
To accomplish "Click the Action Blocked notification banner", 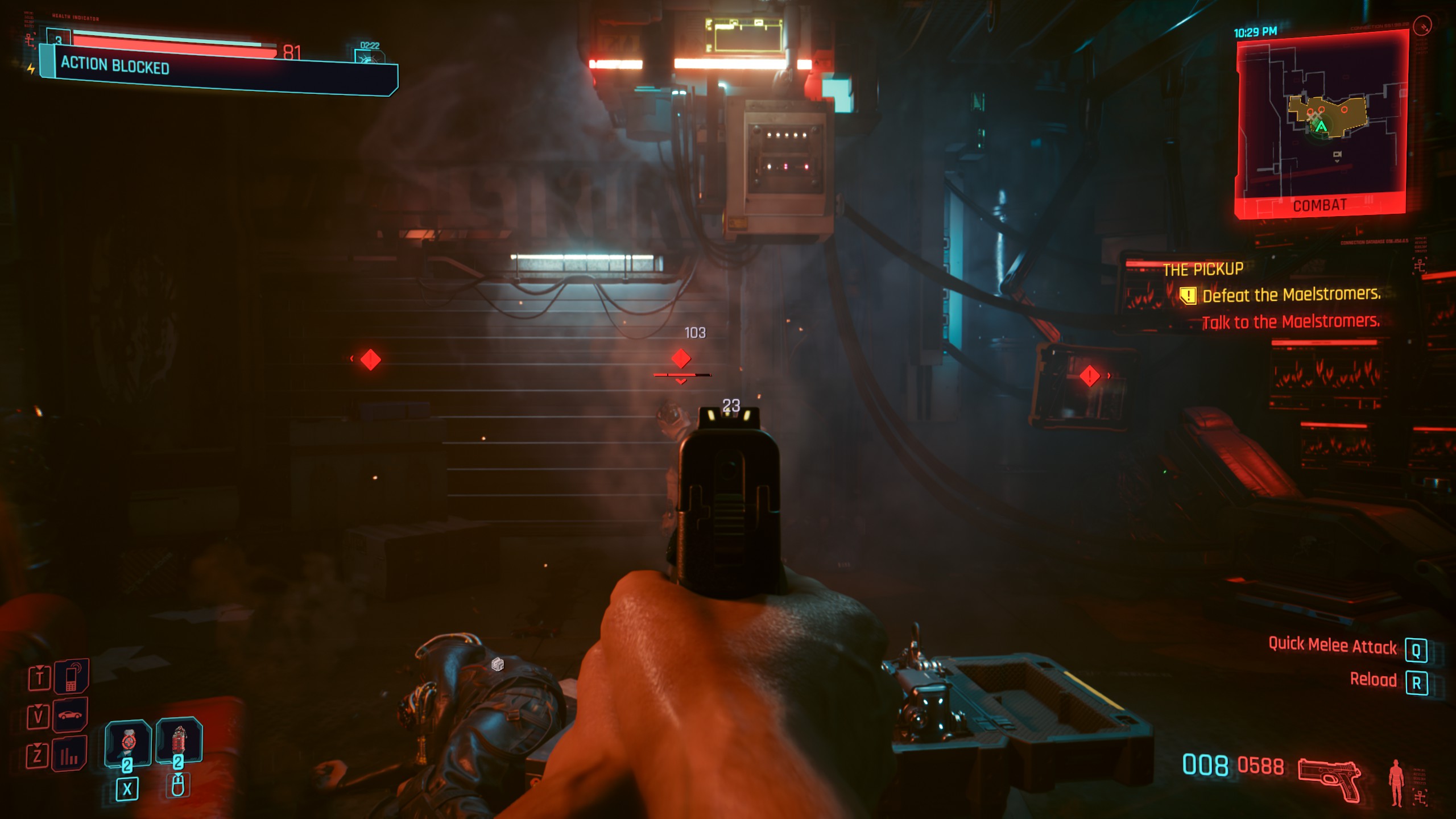I will [x=219, y=69].
